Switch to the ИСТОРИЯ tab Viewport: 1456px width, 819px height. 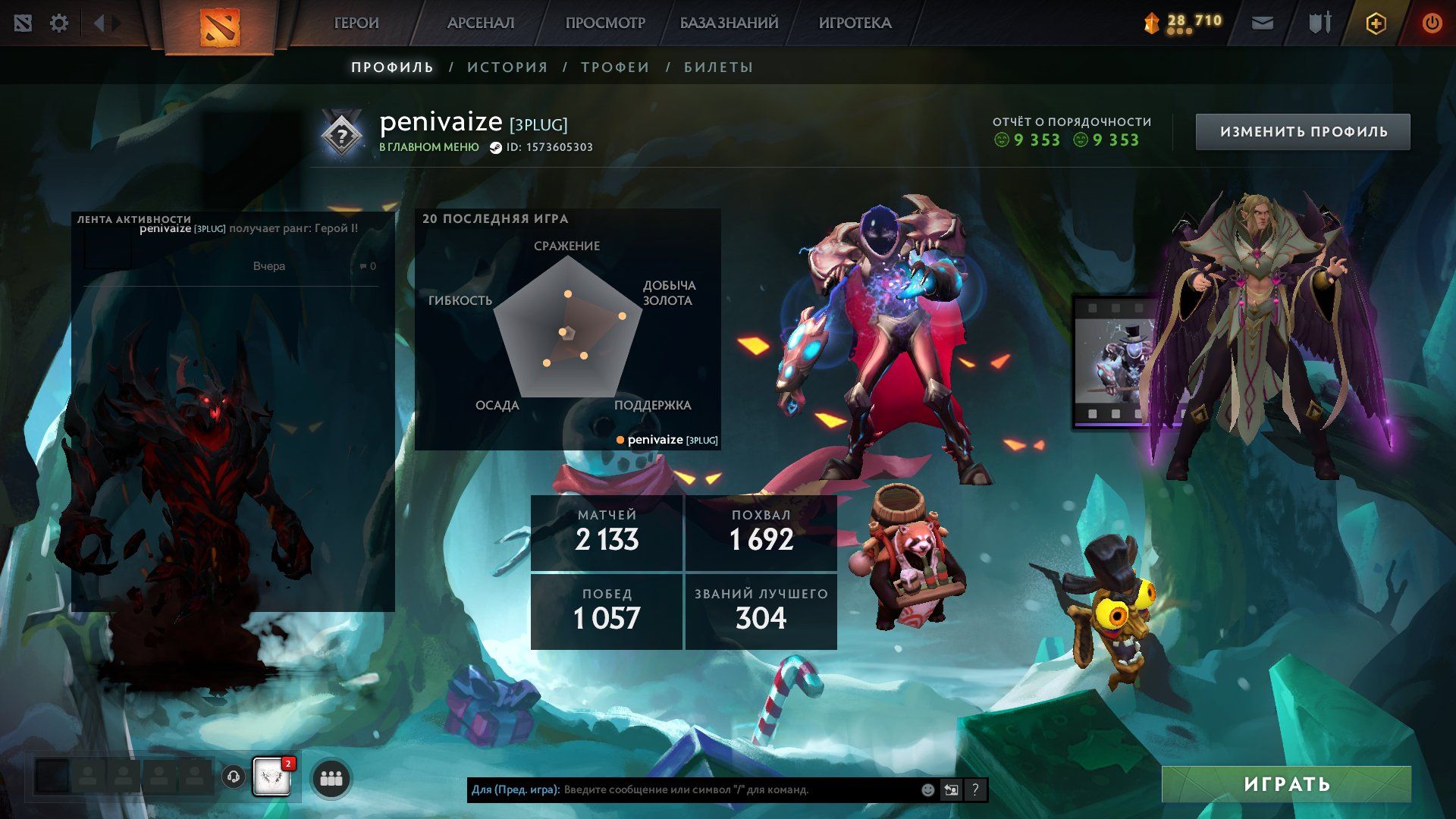(x=507, y=67)
